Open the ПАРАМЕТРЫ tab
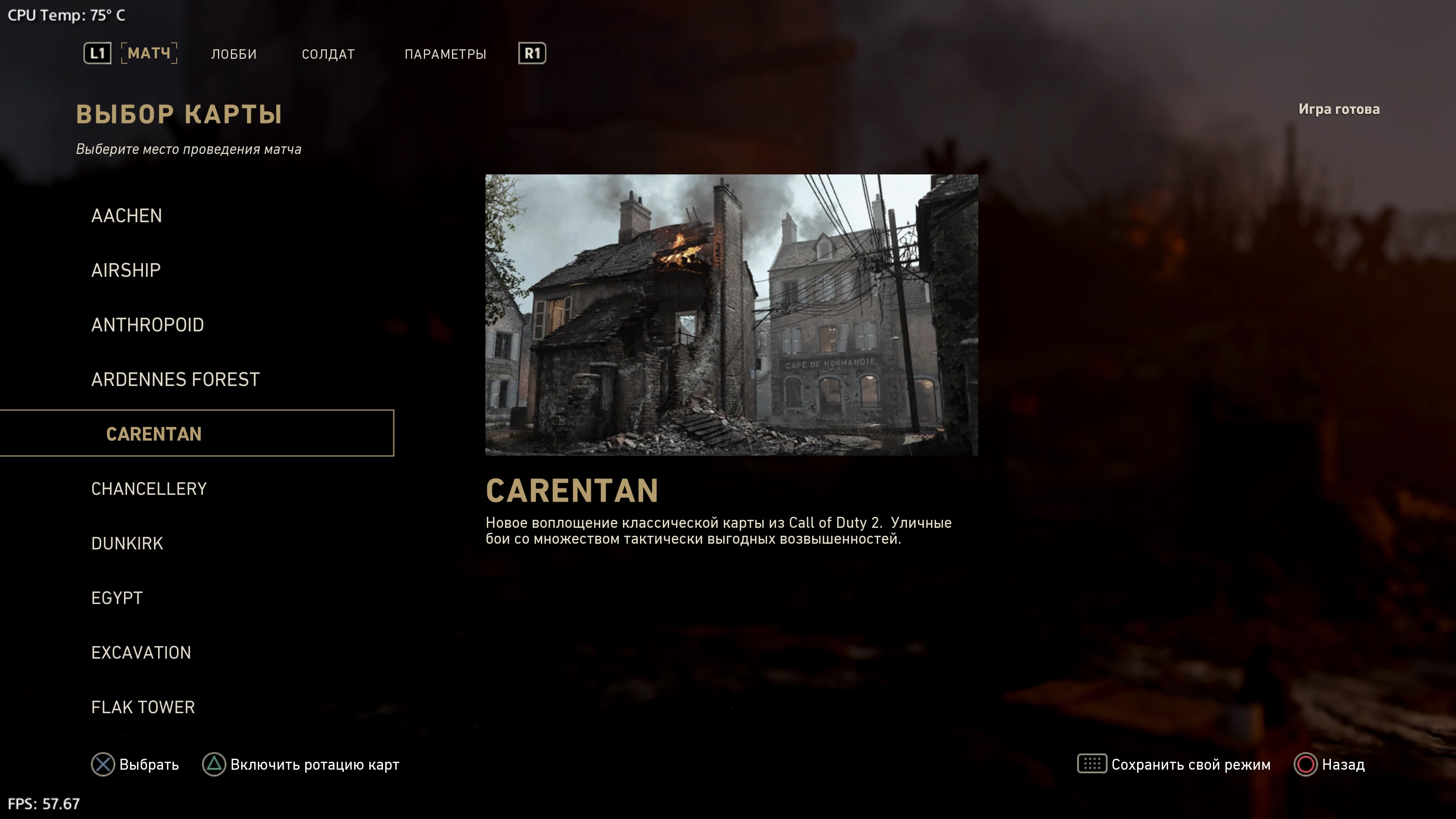Viewport: 1456px width, 819px height. (445, 54)
